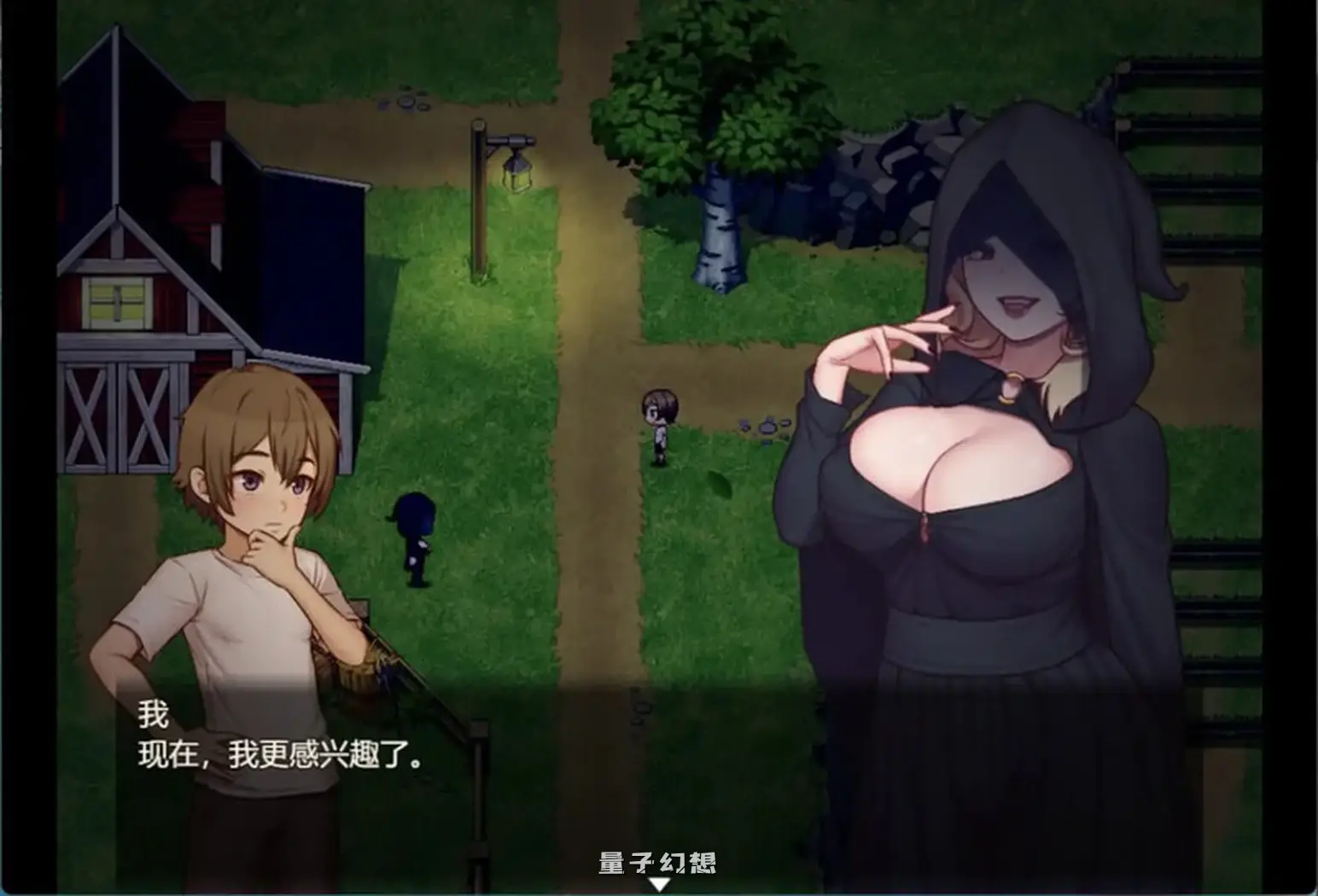The image size is (1318, 896).
Task: Expand dialogue via the downward arrow indicator
Action: tap(659, 885)
